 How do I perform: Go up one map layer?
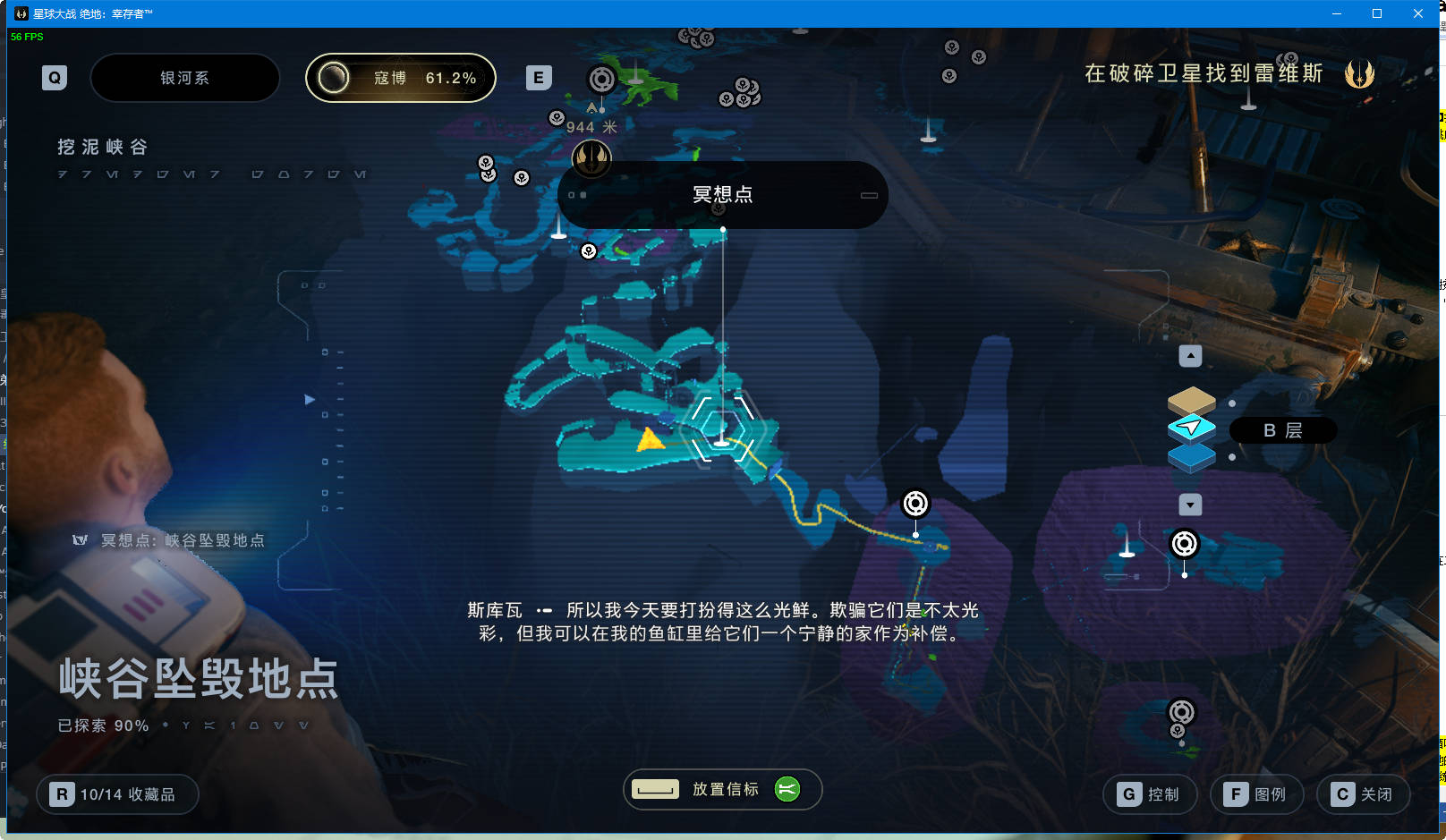point(1190,356)
